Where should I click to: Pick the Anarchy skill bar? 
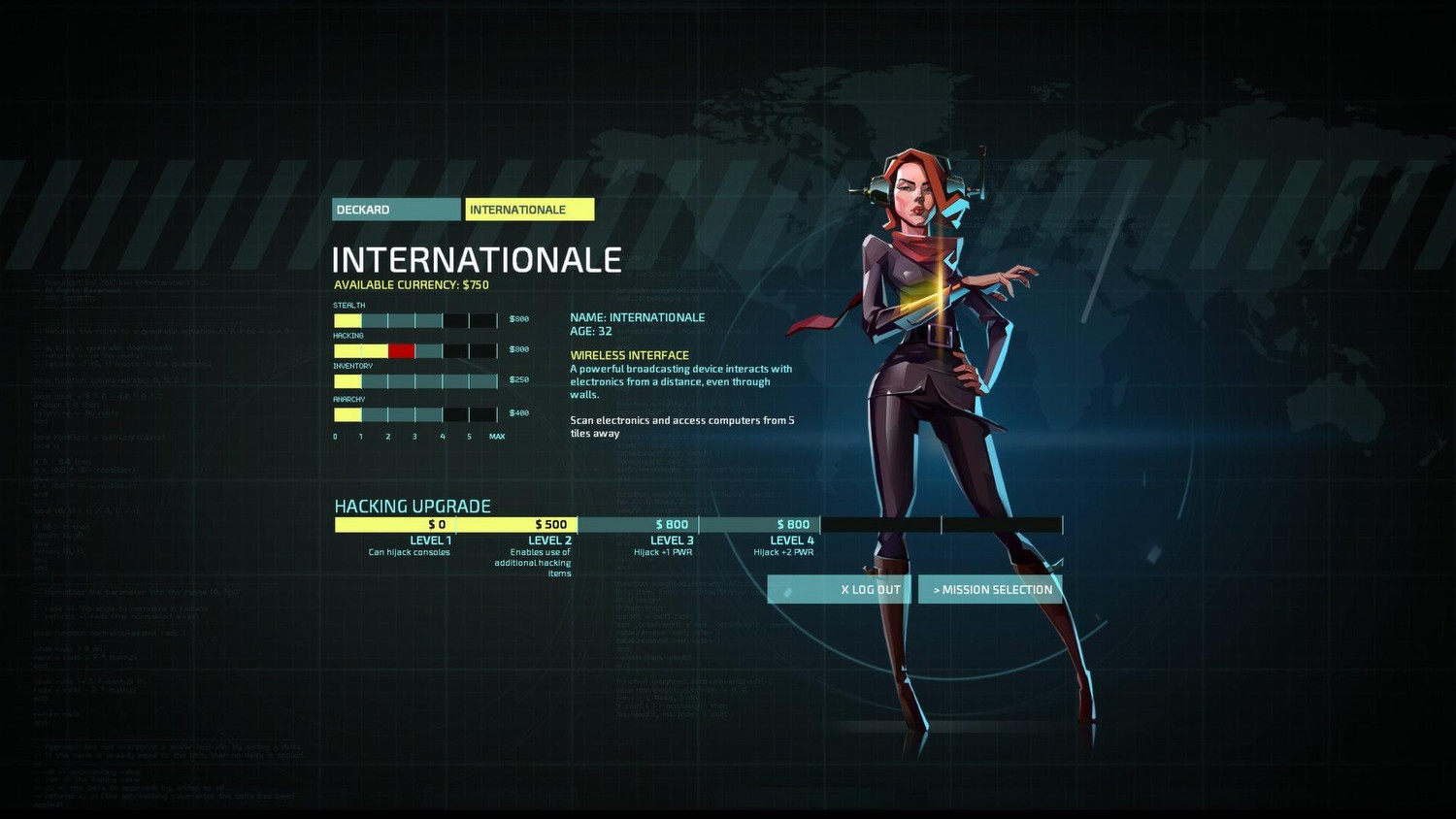[x=415, y=414]
